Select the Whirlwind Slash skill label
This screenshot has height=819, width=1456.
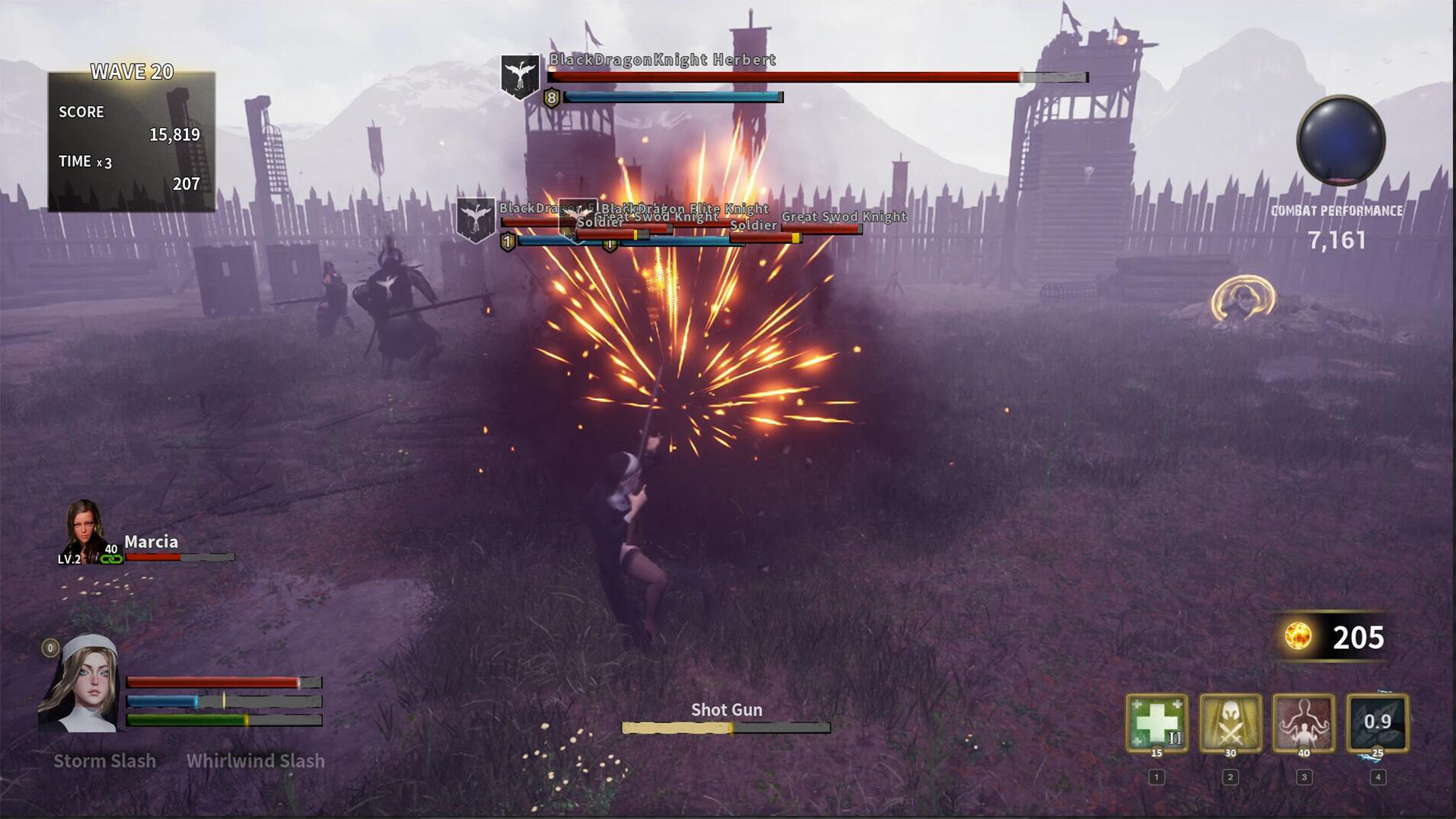coord(256,761)
